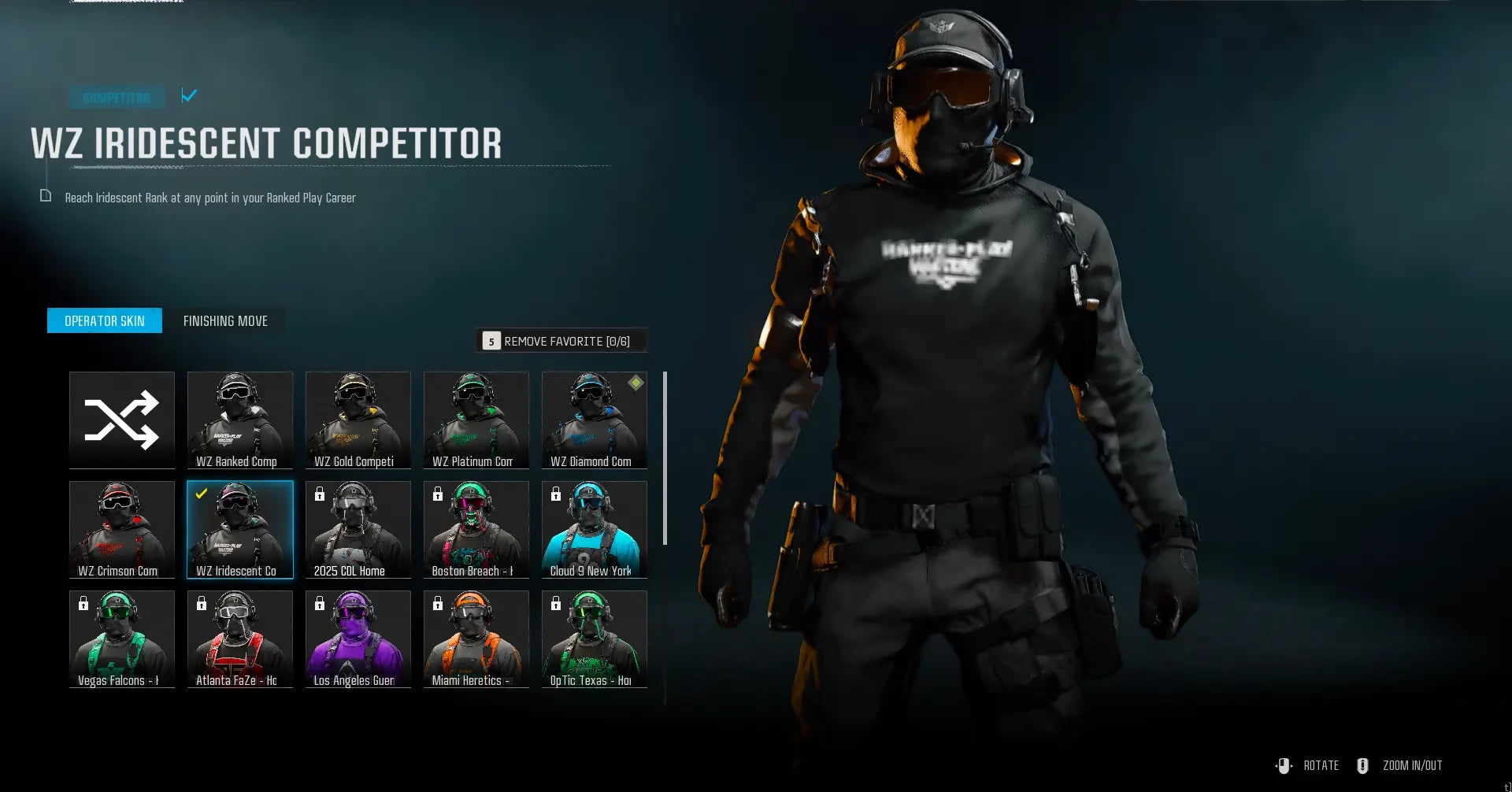Pick the Miami Heretics skin tile
Viewport: 1512px width, 792px height.
click(476, 638)
